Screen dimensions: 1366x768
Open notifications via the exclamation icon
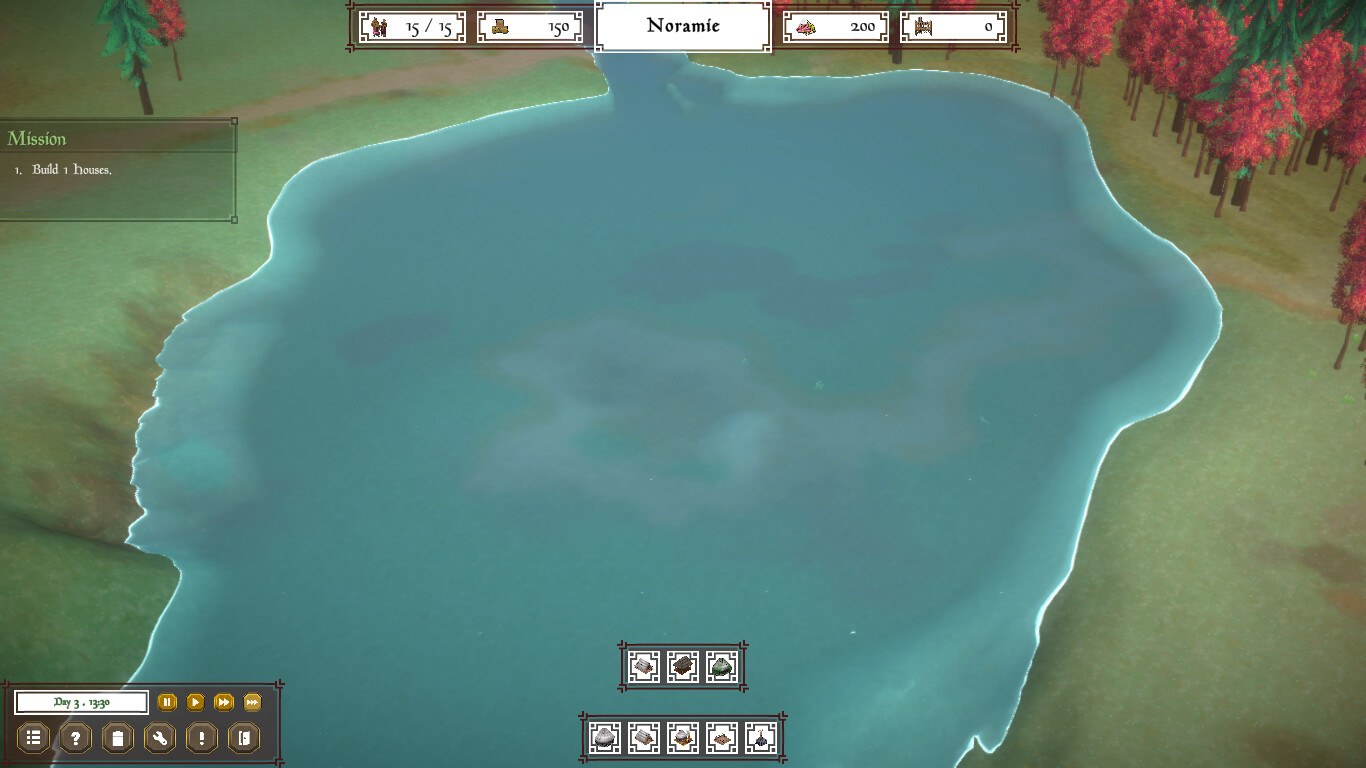[200, 737]
